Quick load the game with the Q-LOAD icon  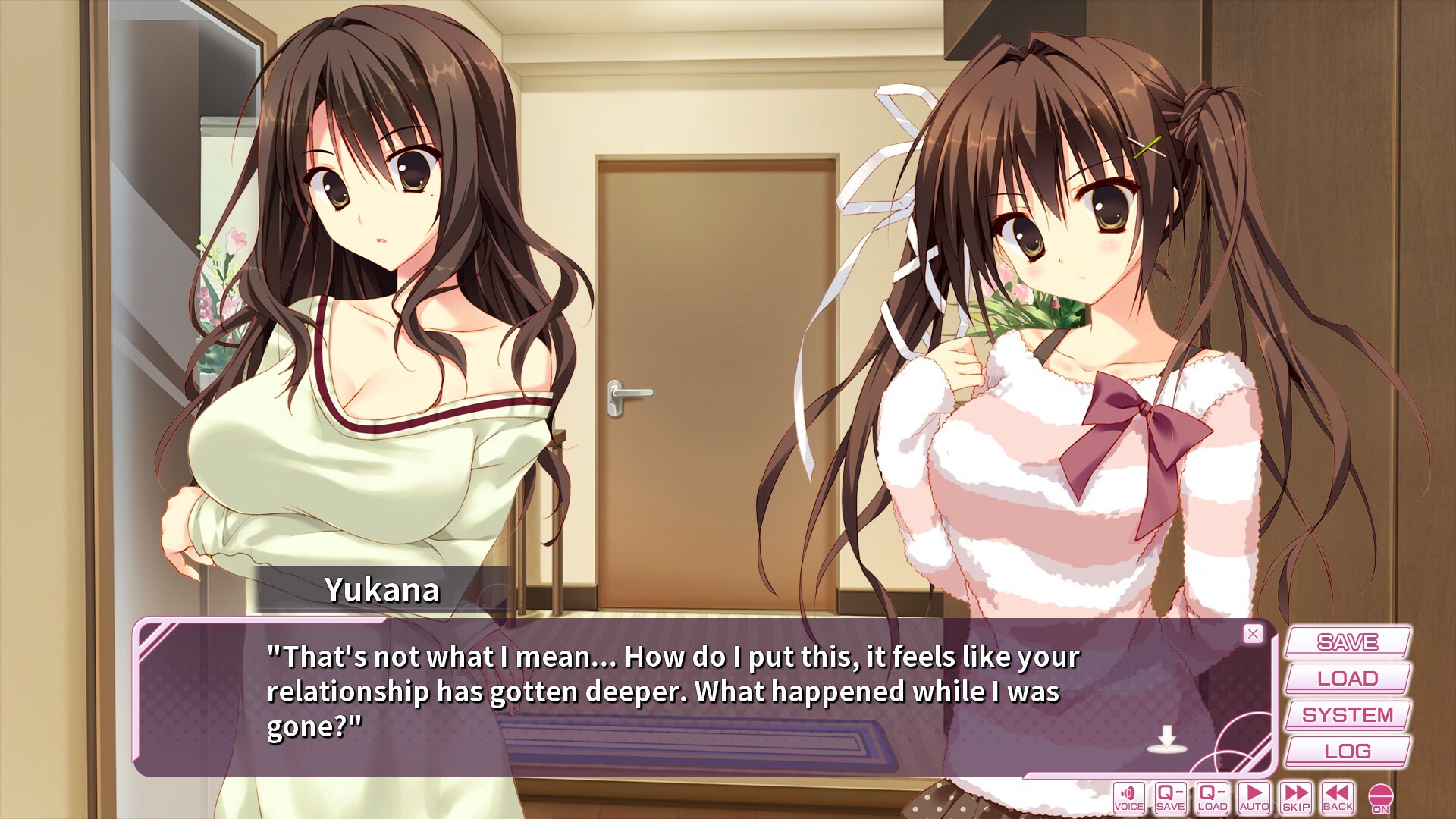coord(1211,799)
